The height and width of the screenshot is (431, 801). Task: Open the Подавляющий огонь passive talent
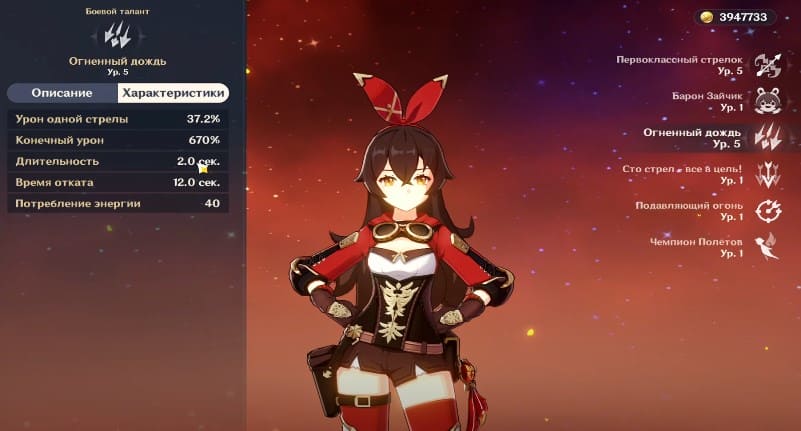click(767, 211)
